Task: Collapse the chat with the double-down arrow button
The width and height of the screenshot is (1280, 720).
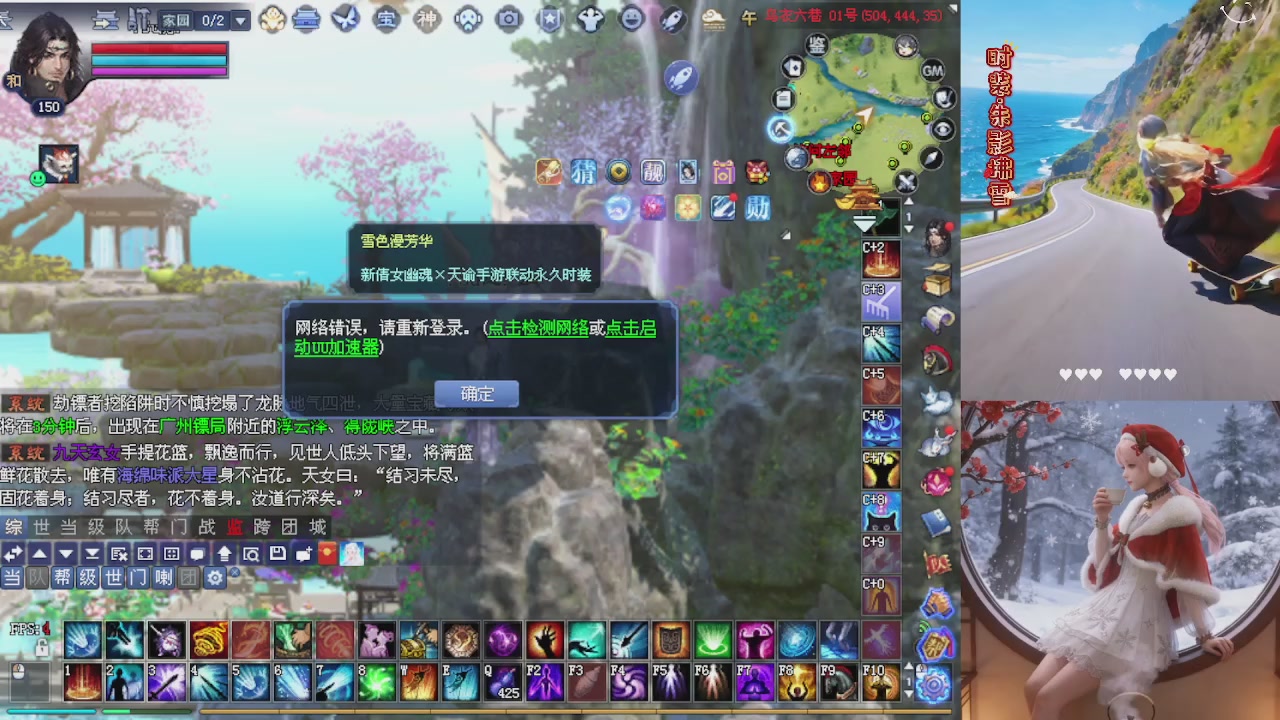Action: [91, 554]
